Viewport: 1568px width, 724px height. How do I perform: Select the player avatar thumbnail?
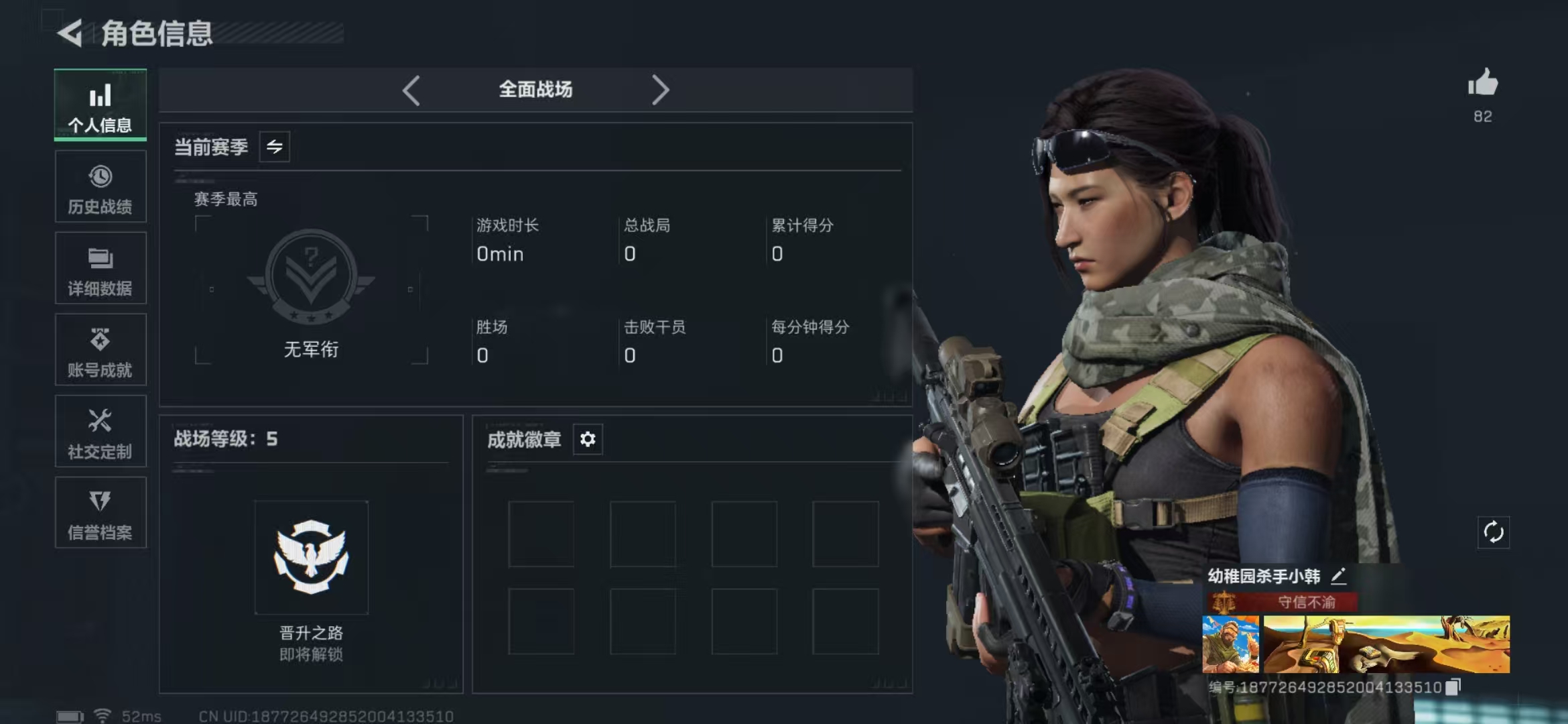tap(1230, 644)
